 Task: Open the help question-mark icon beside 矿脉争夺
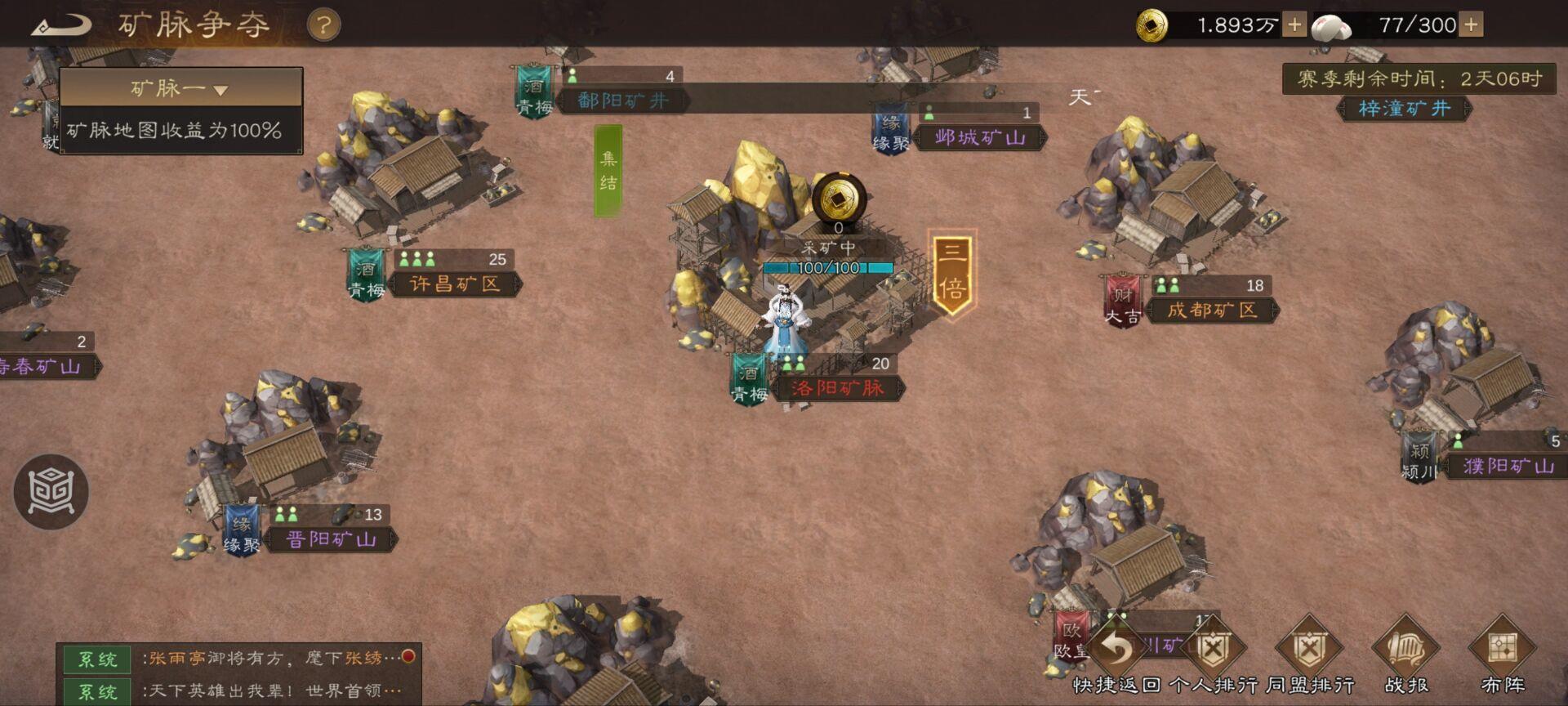323,24
